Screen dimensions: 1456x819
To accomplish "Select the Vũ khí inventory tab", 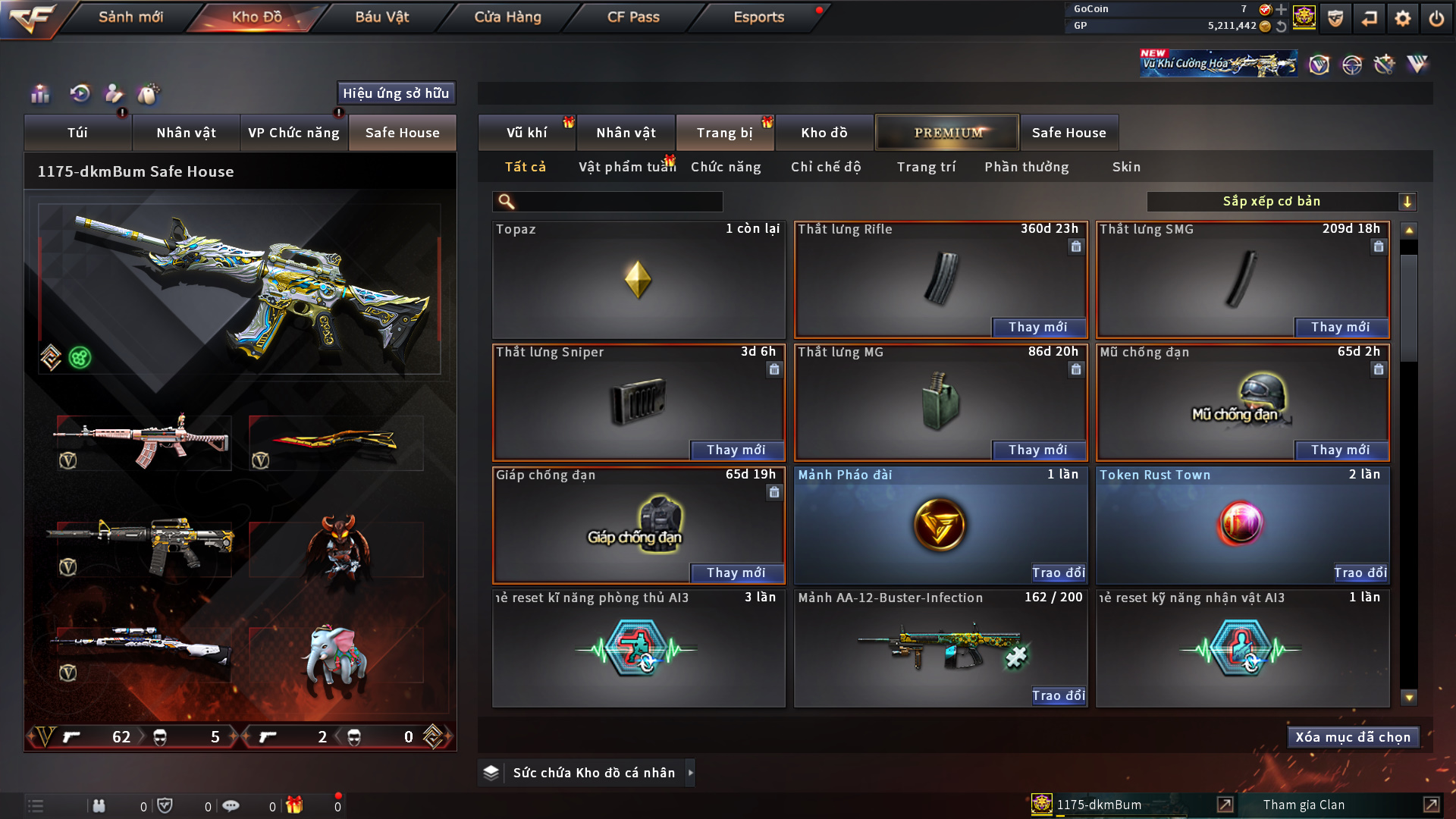I will (526, 133).
